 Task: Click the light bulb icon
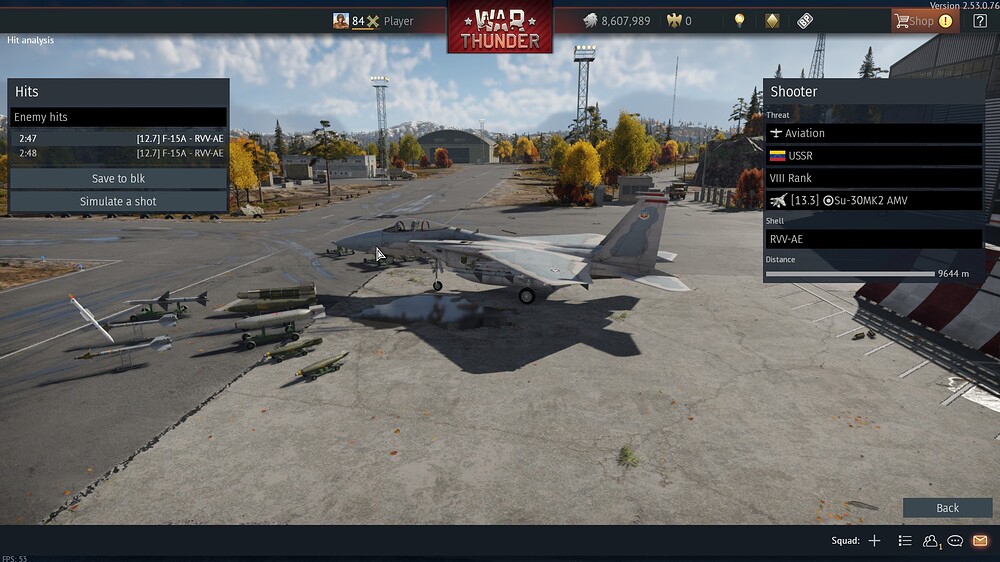tap(740, 21)
